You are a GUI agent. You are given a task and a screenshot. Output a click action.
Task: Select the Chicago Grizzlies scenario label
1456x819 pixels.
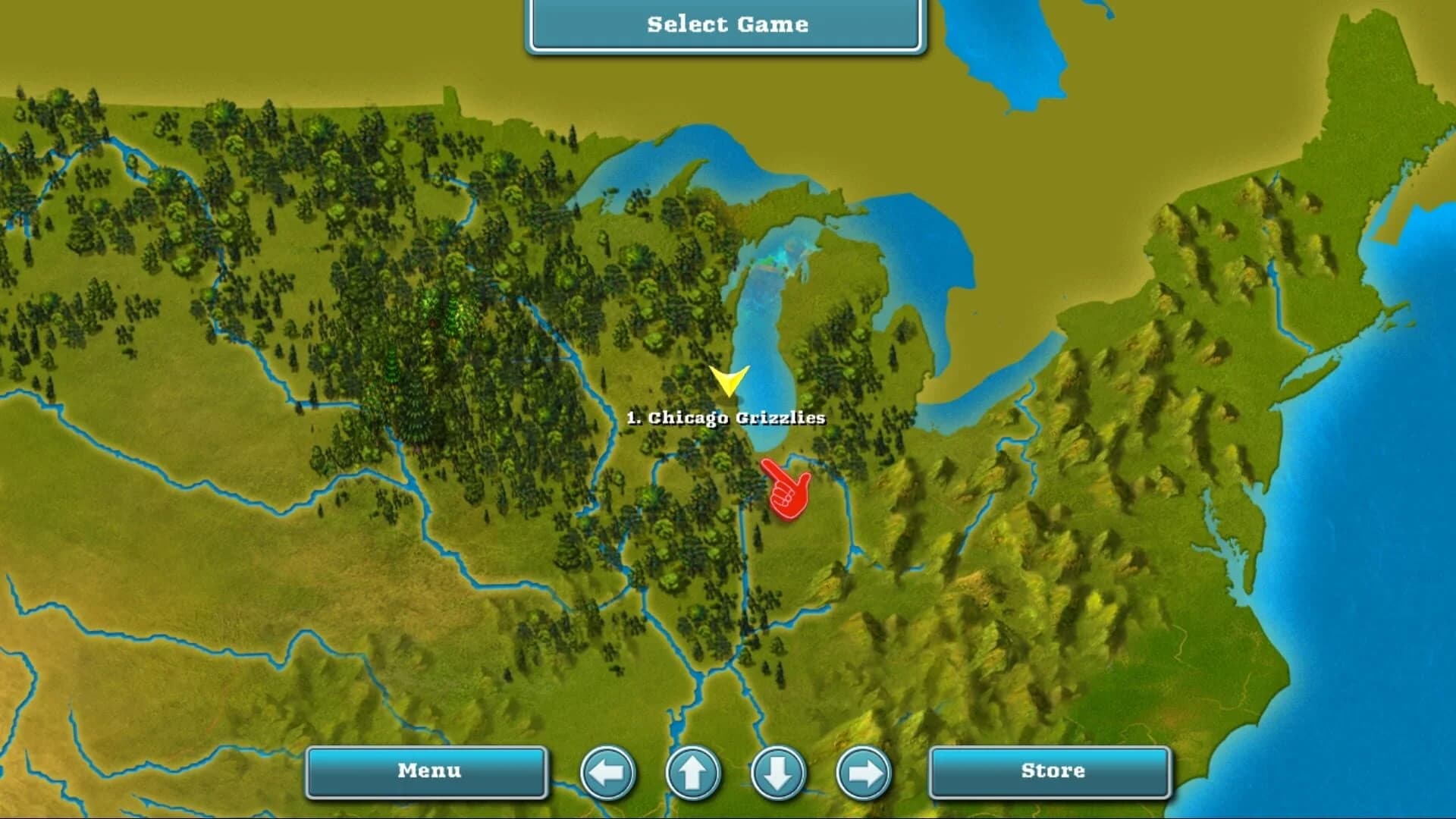[726, 416]
